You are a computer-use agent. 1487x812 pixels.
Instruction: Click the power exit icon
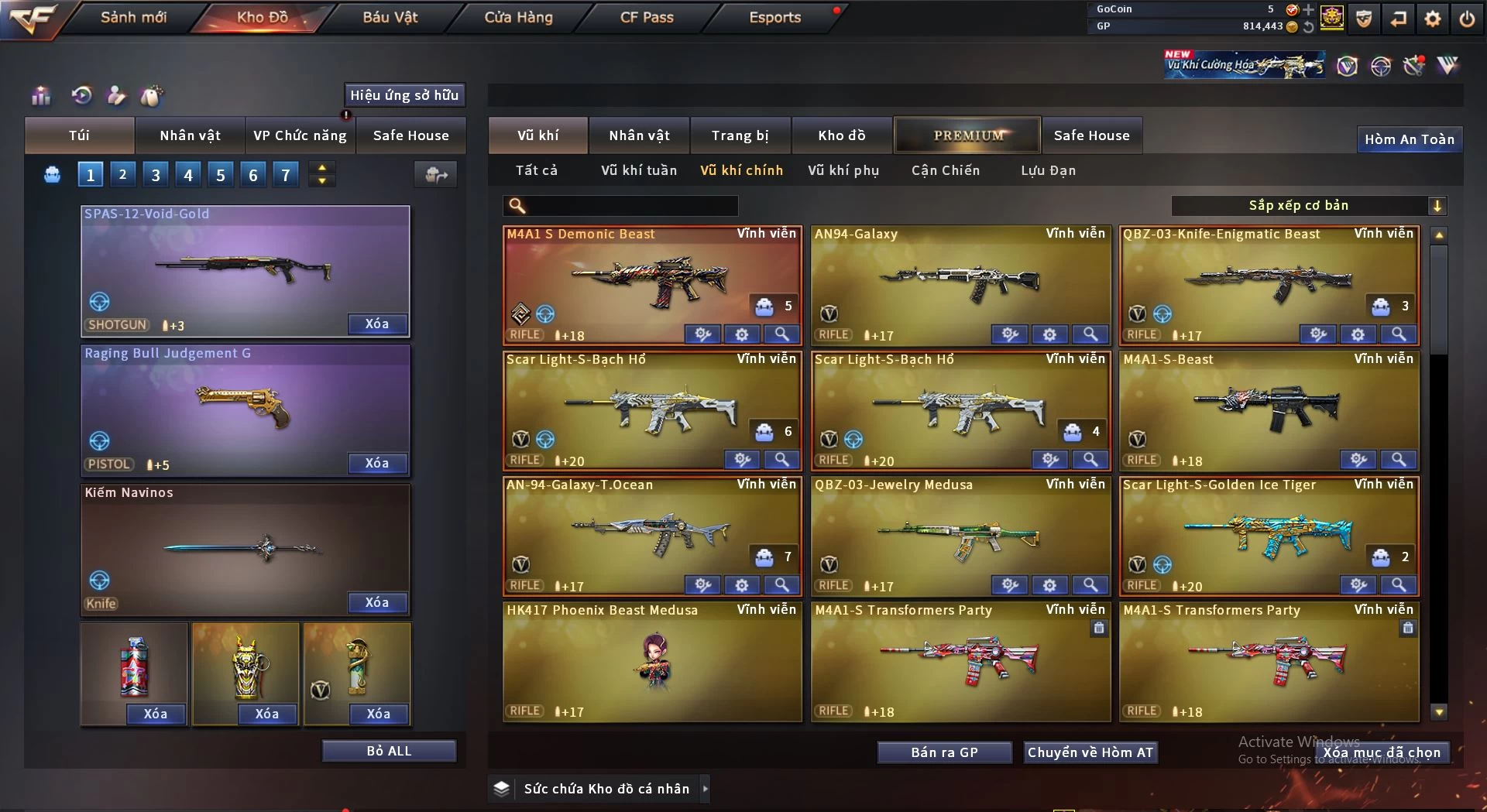point(1467,19)
